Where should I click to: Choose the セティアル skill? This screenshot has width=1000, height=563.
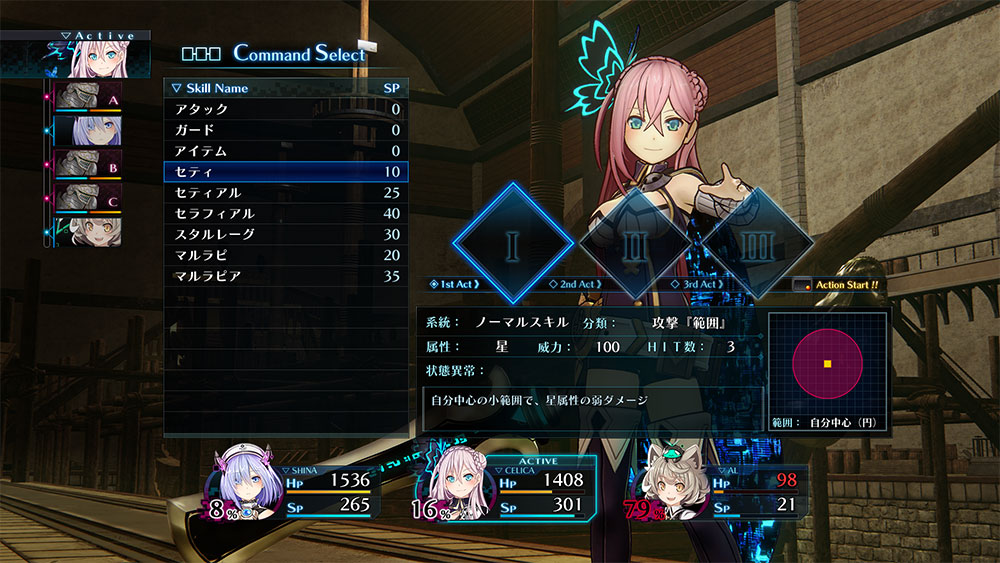[284, 192]
